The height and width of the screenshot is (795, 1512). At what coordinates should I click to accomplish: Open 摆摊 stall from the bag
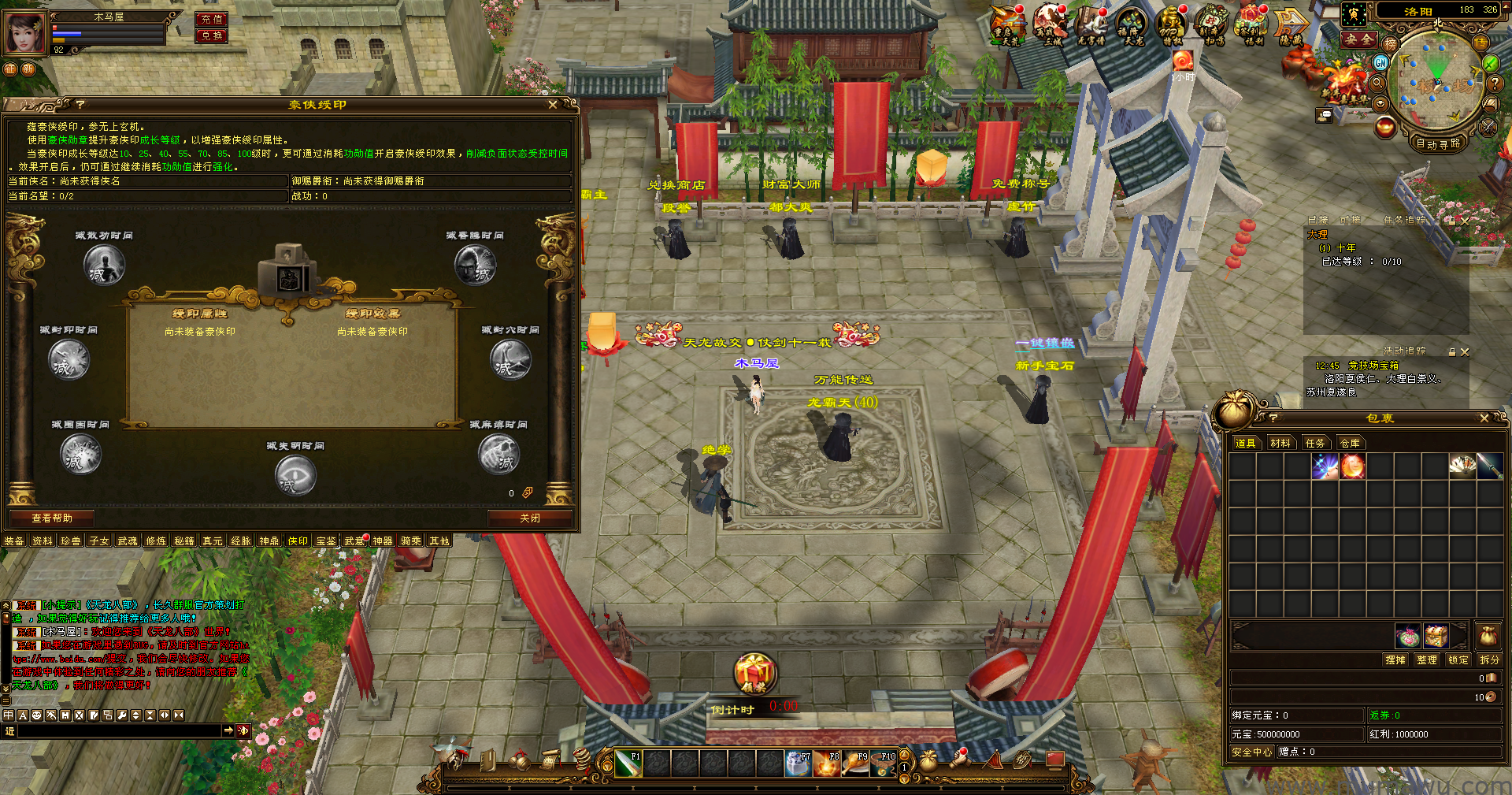[1395, 660]
